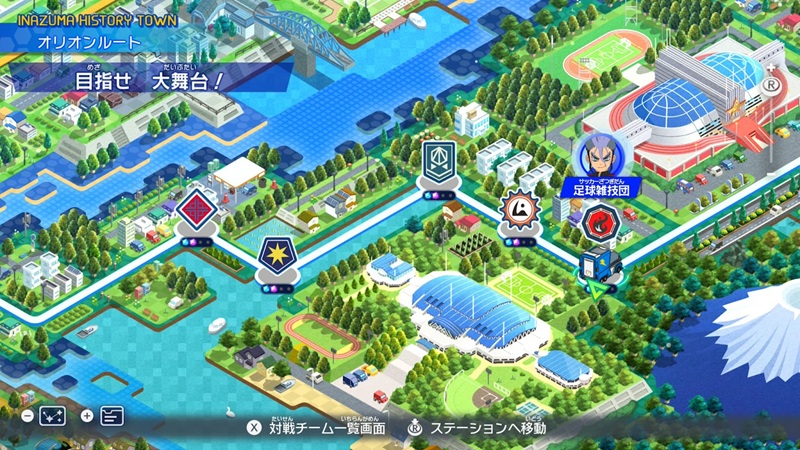Open the teal shield emblem stage node
This screenshot has width=800, height=450.
pyautogui.click(x=436, y=163)
